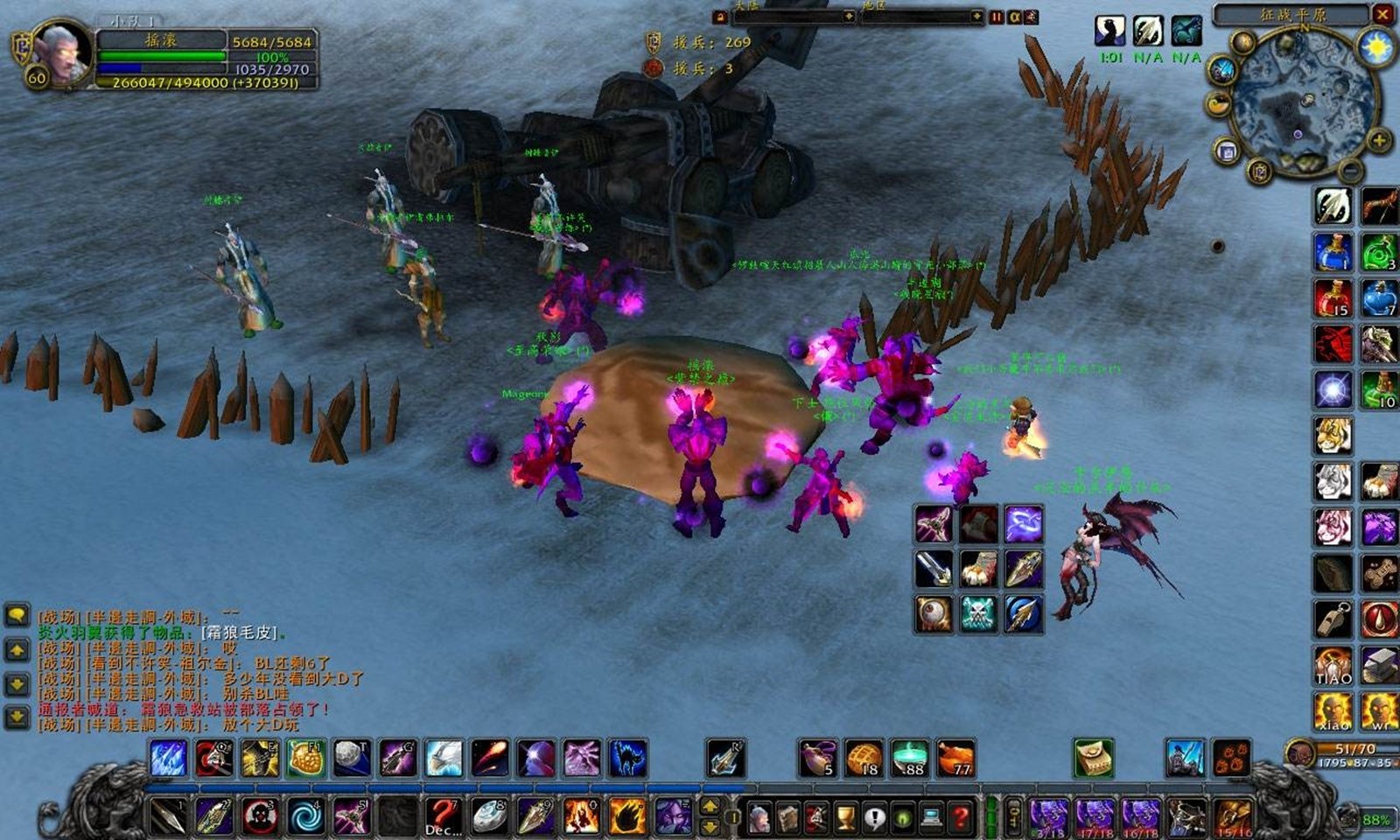The image size is (1400, 840).
Task: Open the backpack beside the 51/70 counter
Action: [1299, 752]
